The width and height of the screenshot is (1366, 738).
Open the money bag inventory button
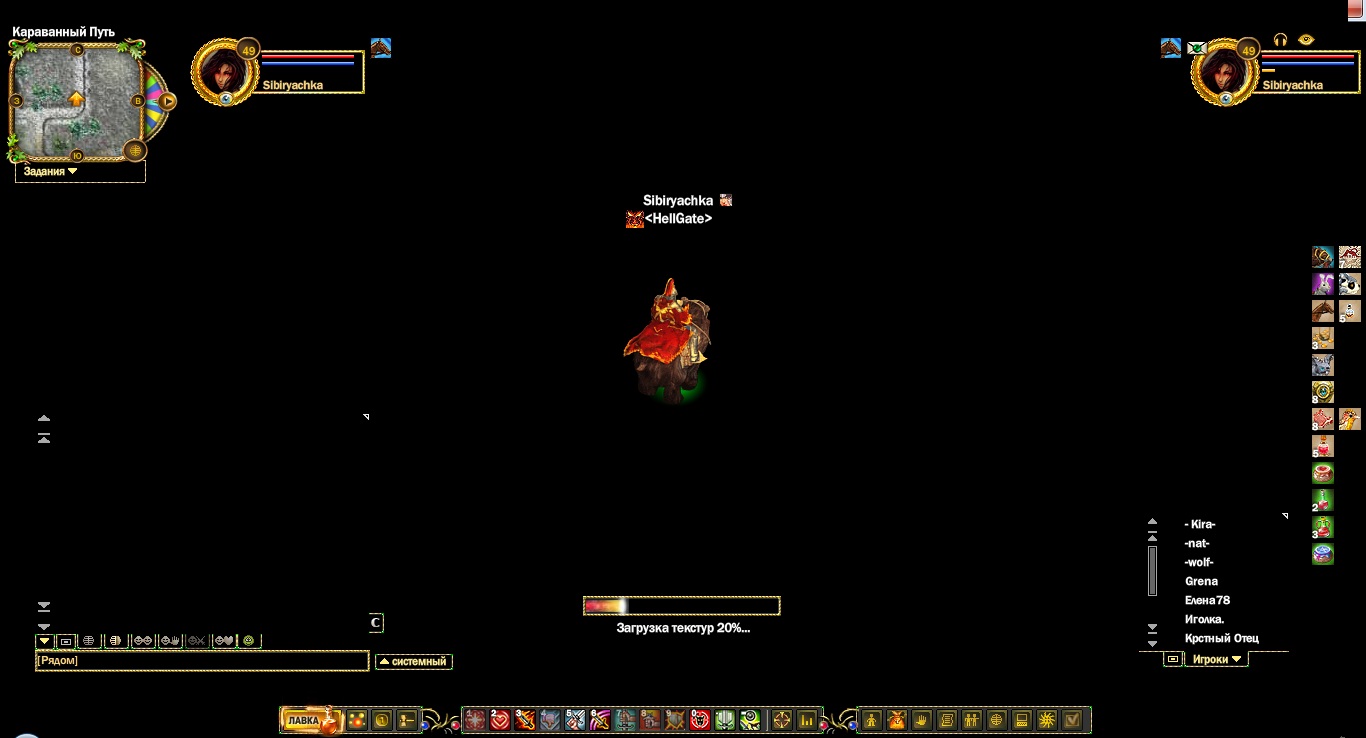[896, 720]
